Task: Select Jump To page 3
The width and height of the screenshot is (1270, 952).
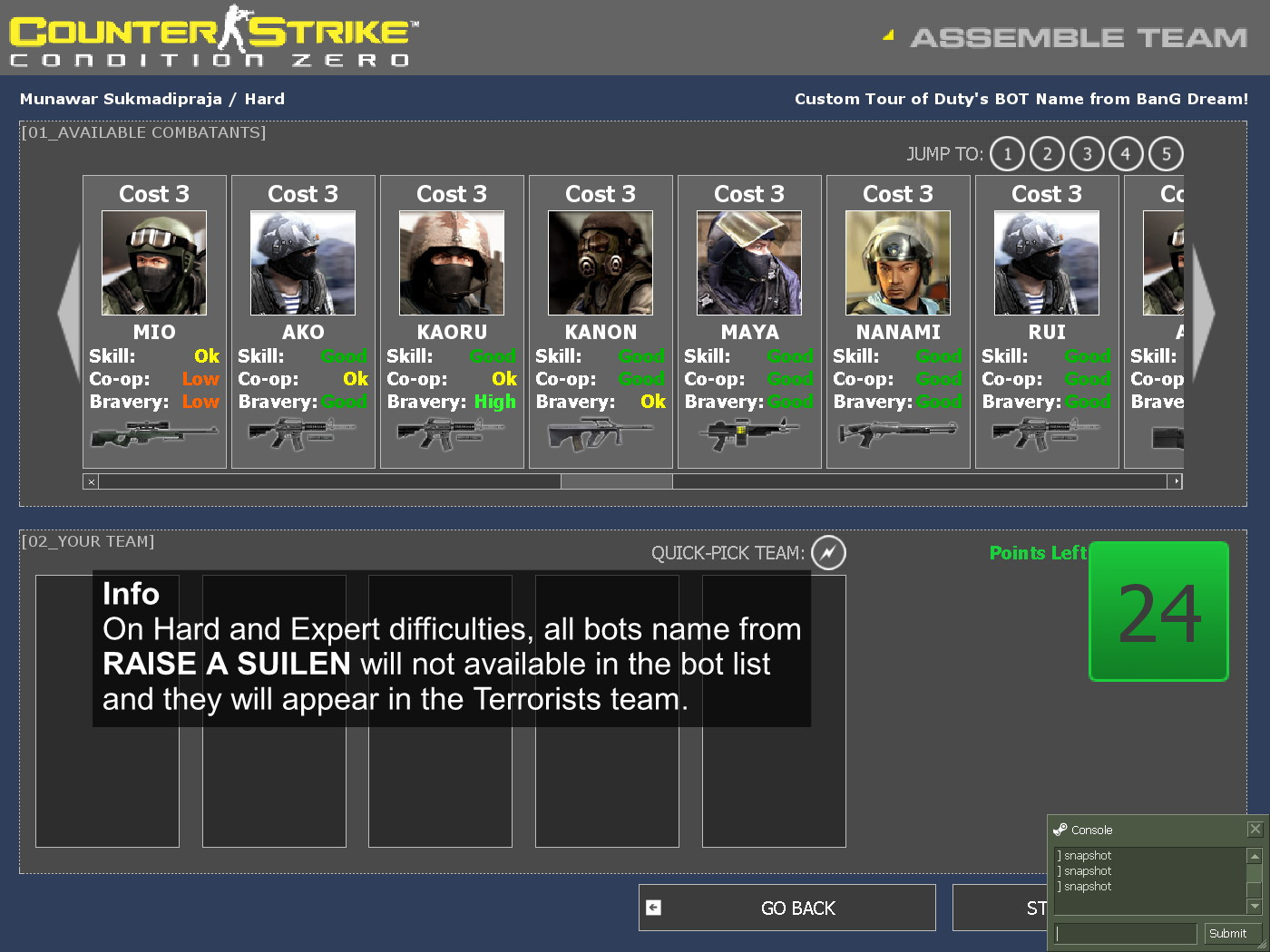Action: [1086, 154]
